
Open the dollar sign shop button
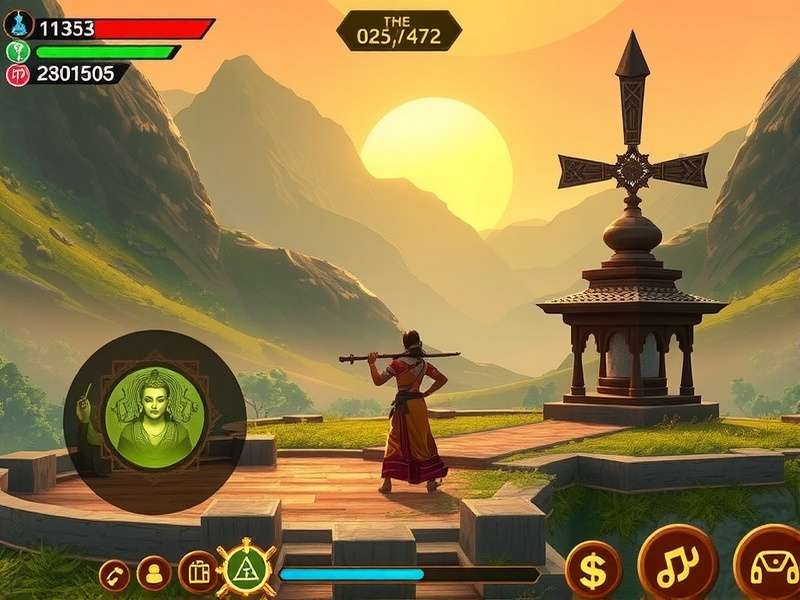click(x=593, y=570)
